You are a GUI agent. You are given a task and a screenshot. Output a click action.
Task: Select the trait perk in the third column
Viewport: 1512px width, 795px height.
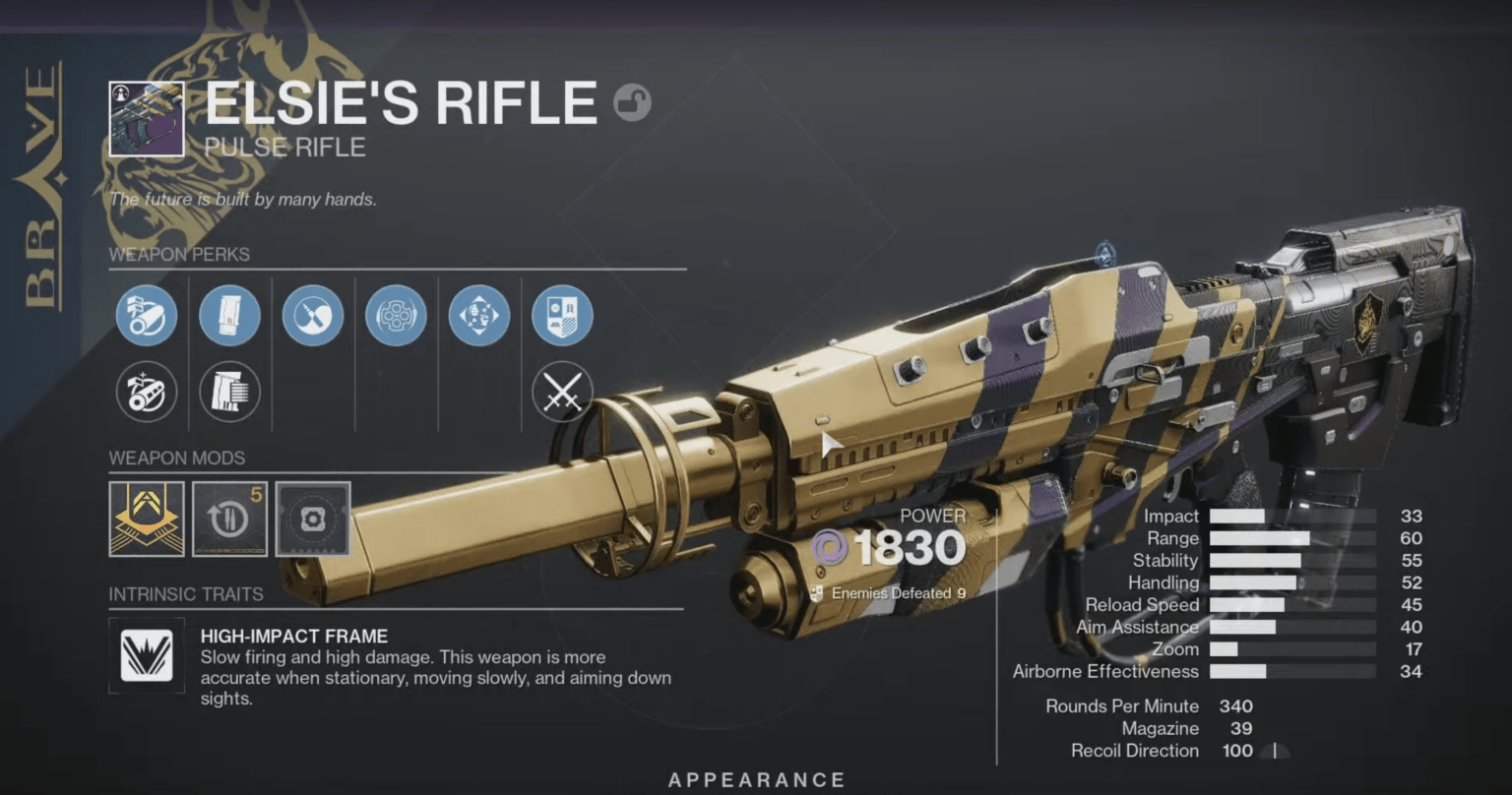pyautogui.click(x=312, y=315)
